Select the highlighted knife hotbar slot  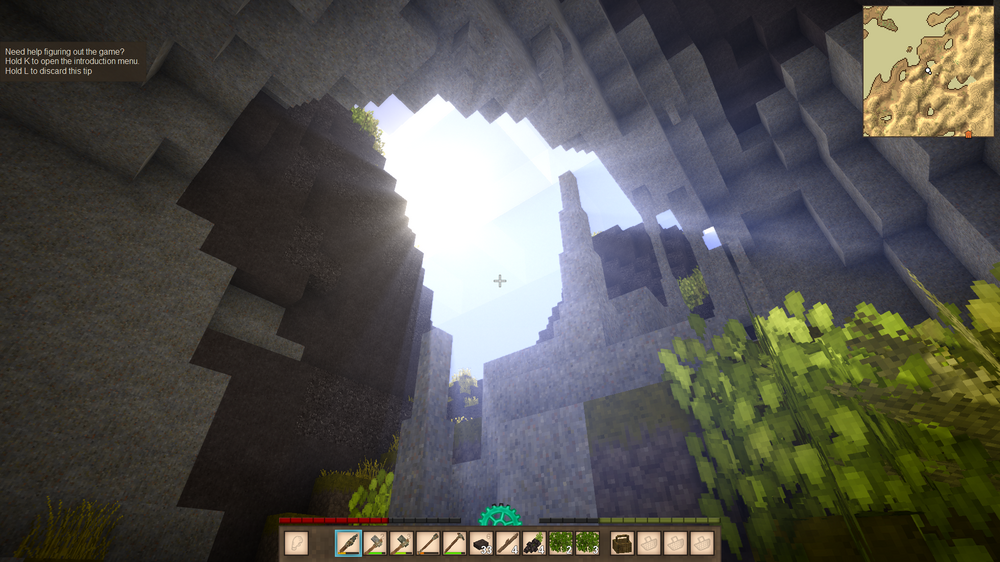coord(349,543)
